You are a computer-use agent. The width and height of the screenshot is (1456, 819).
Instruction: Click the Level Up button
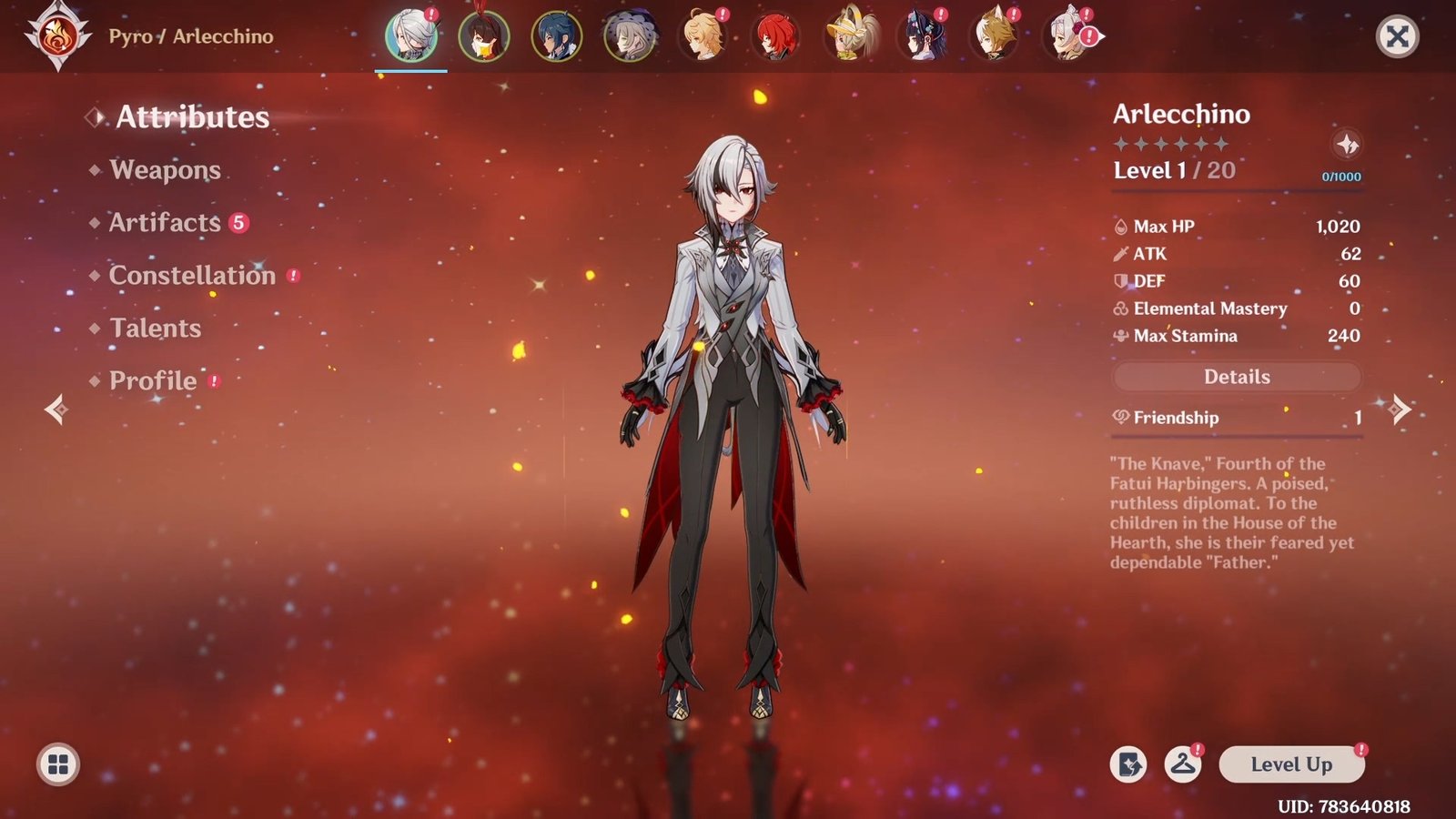pyautogui.click(x=1291, y=764)
